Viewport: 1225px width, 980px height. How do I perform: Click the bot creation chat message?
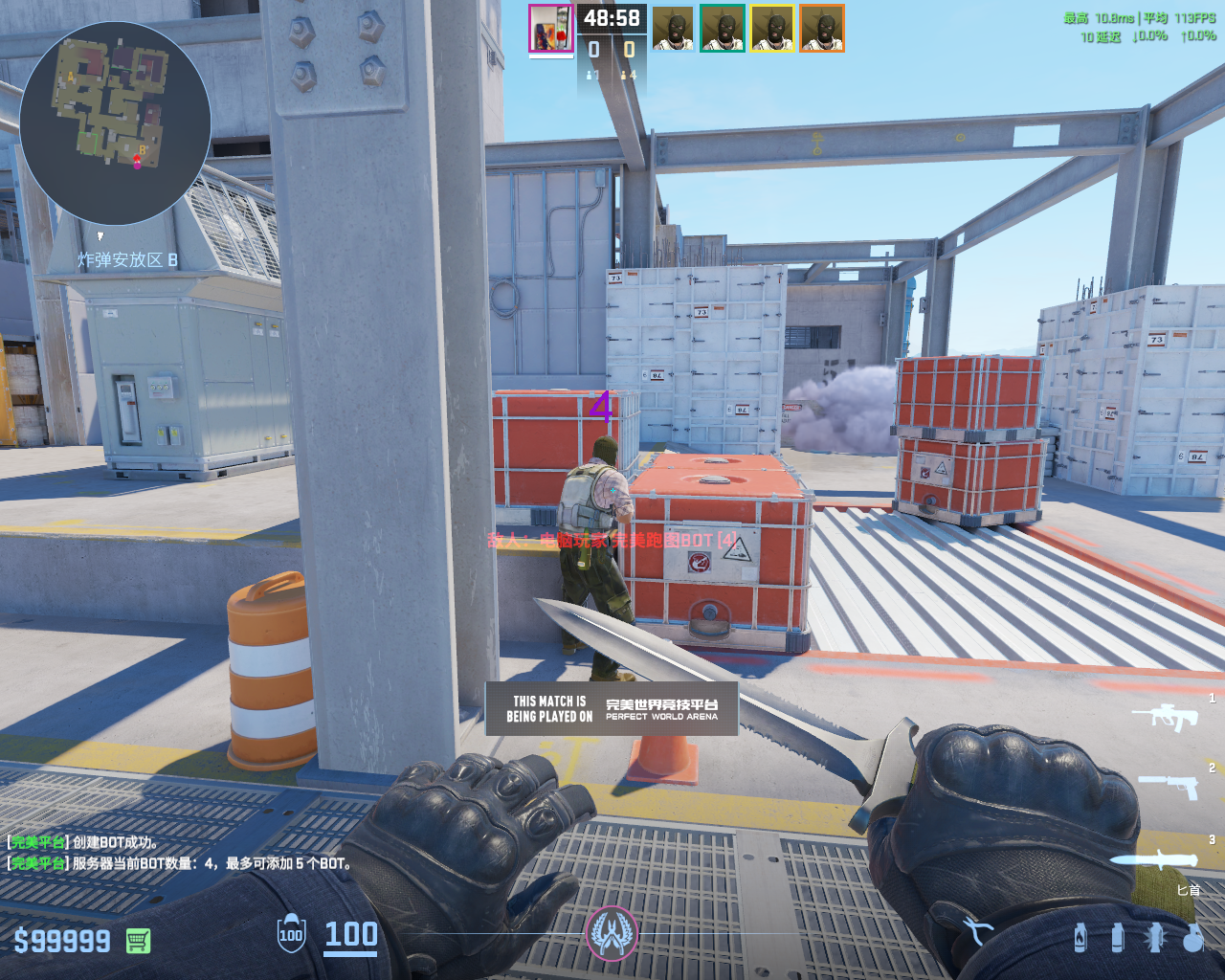click(x=84, y=842)
